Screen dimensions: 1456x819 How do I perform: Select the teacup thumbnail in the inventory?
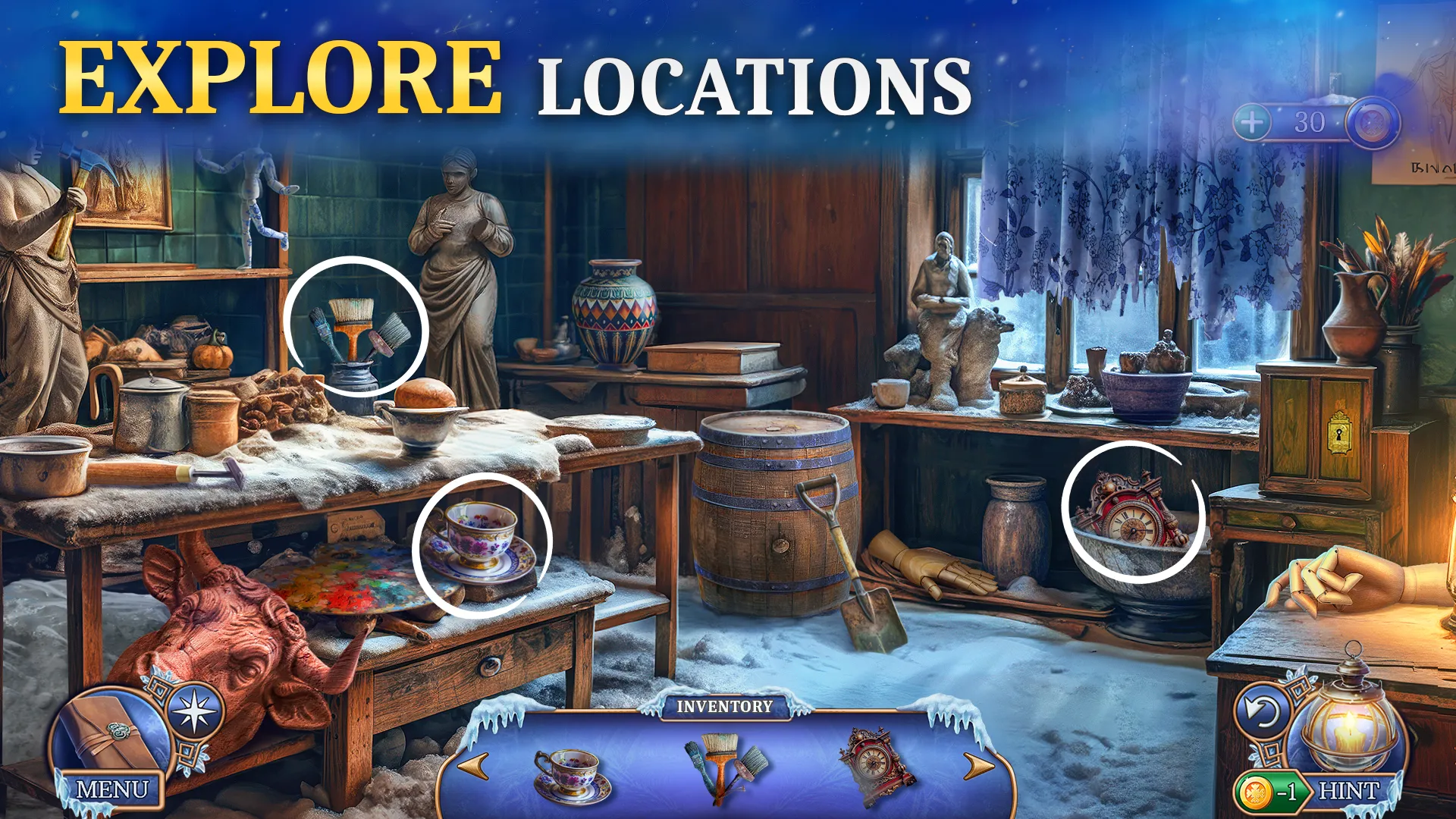574,773
